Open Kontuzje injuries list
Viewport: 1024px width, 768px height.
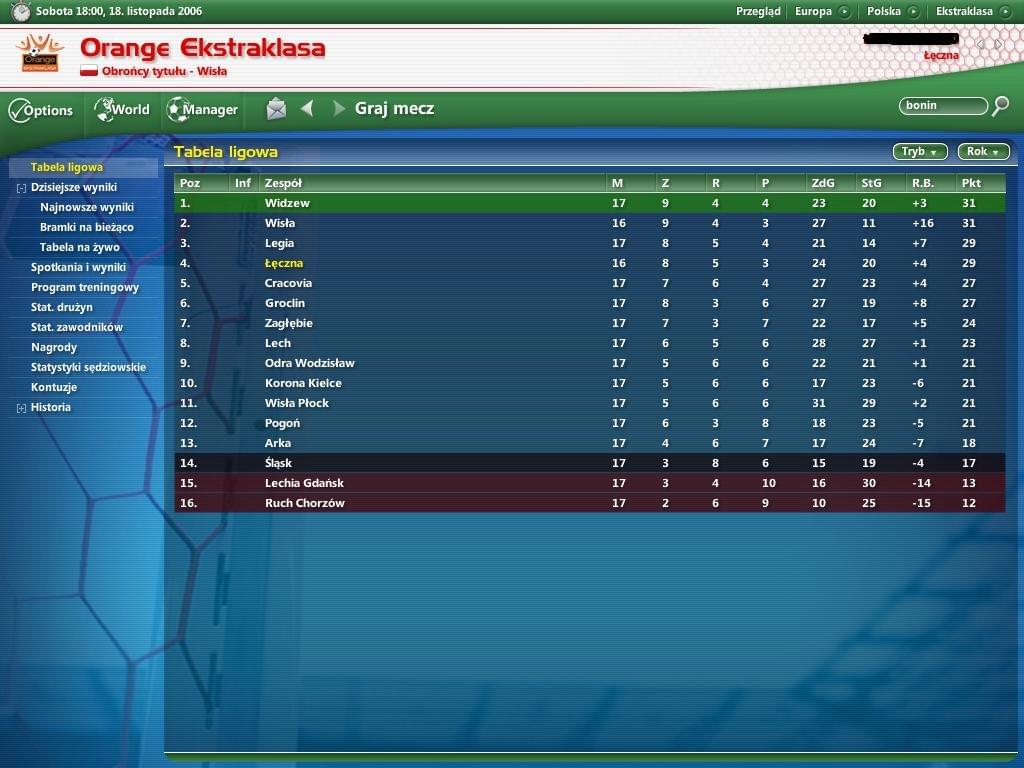(54, 387)
